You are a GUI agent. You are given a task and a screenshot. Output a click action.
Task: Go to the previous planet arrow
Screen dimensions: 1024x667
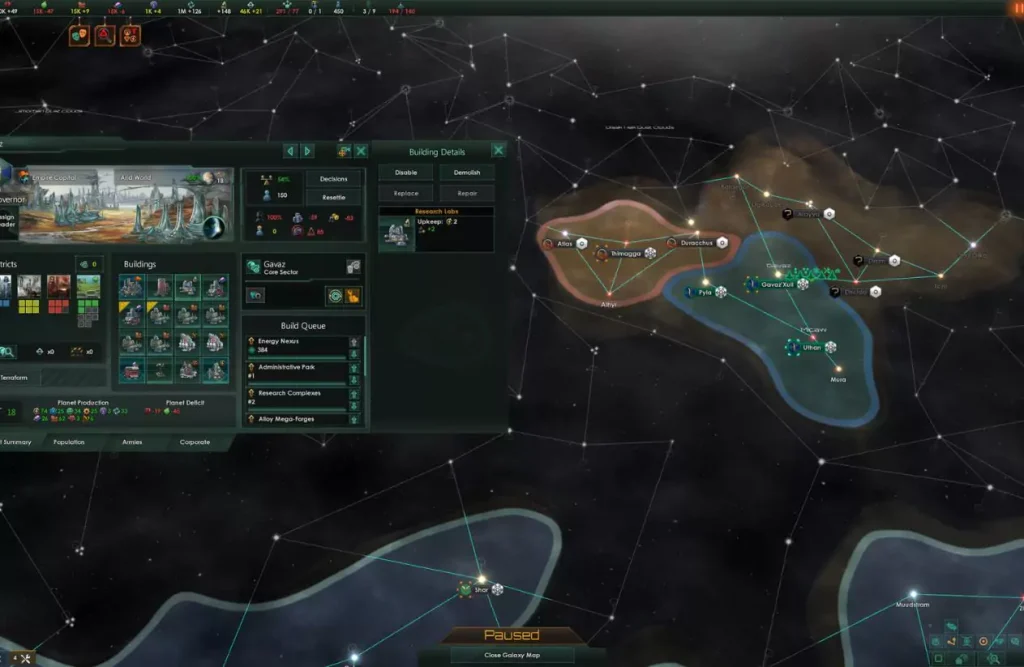pyautogui.click(x=290, y=151)
